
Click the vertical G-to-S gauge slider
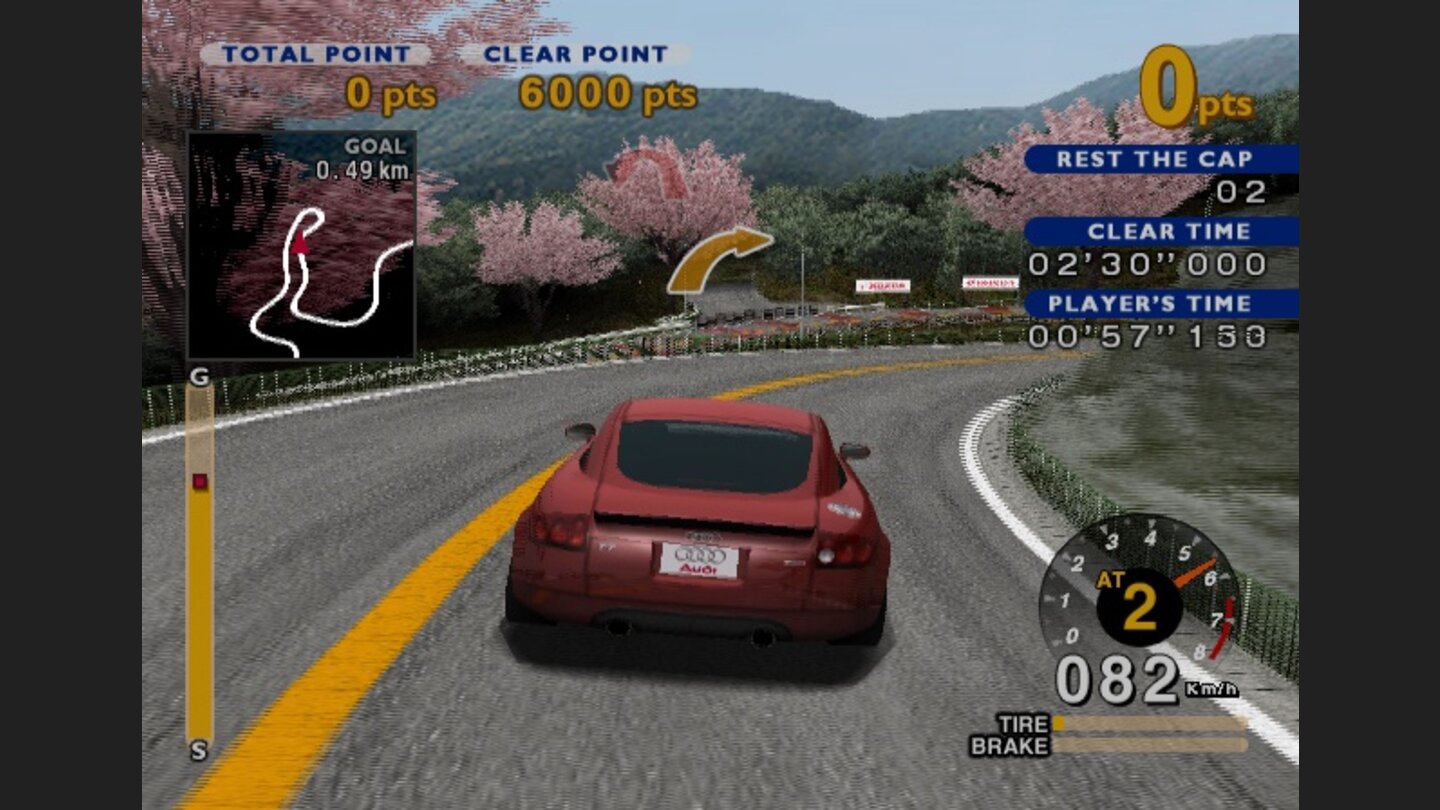point(197,560)
